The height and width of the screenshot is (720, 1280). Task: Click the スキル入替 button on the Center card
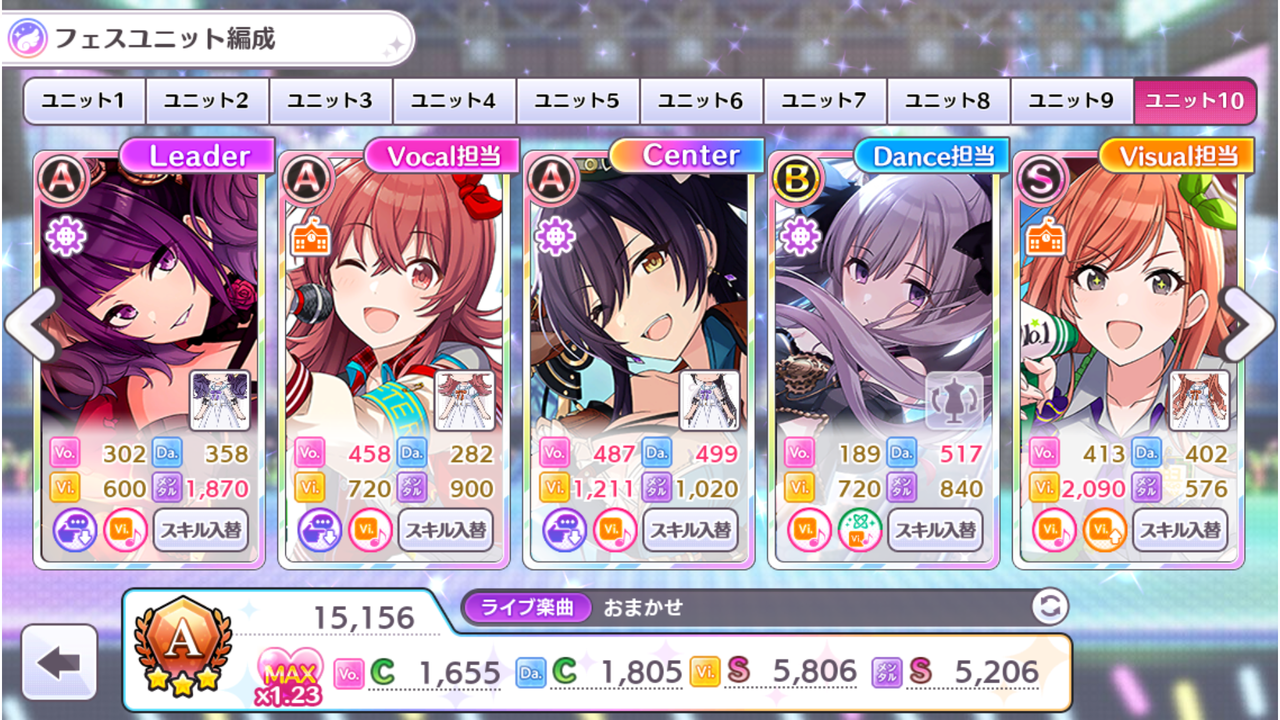692,531
